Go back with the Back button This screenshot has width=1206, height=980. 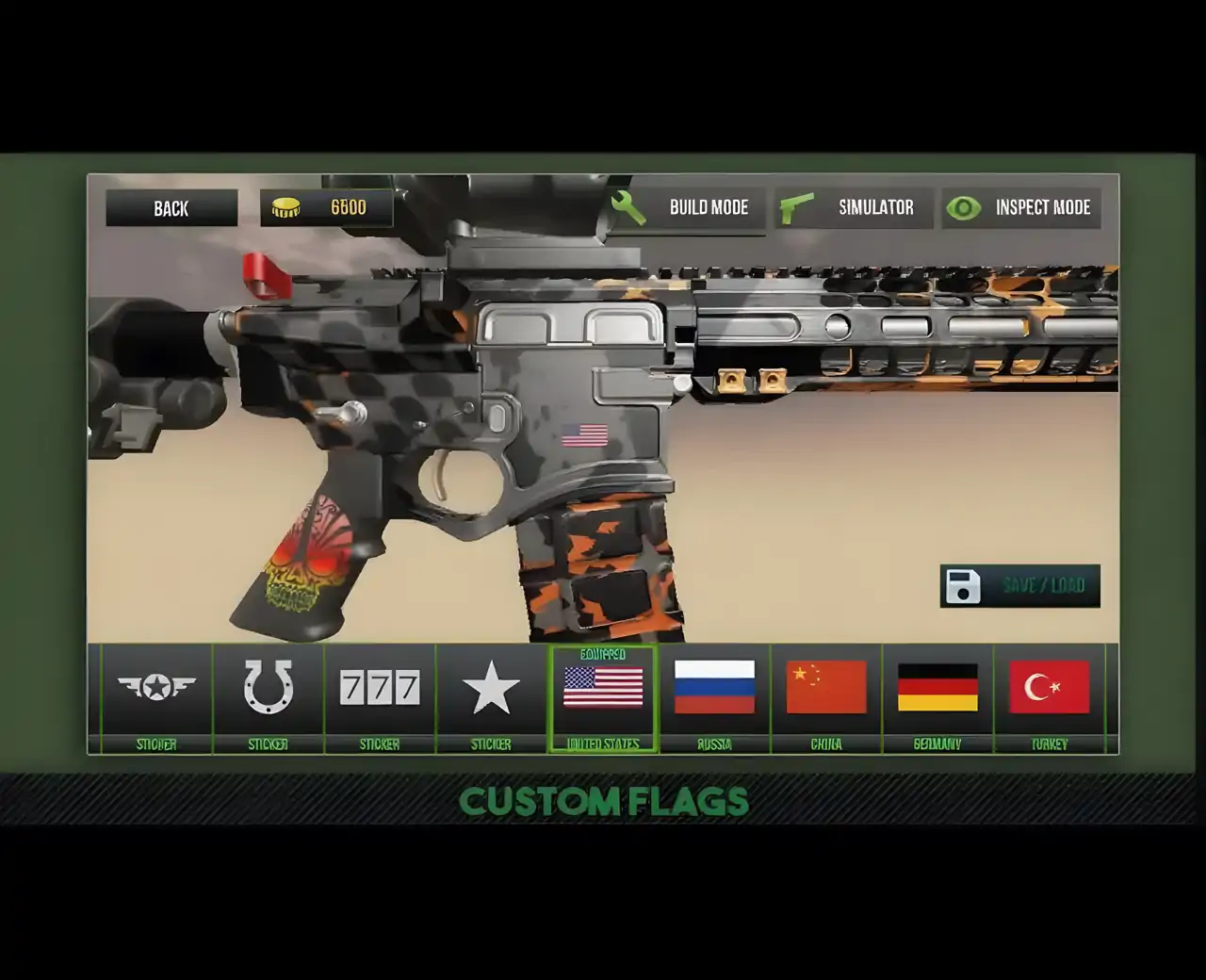click(171, 208)
